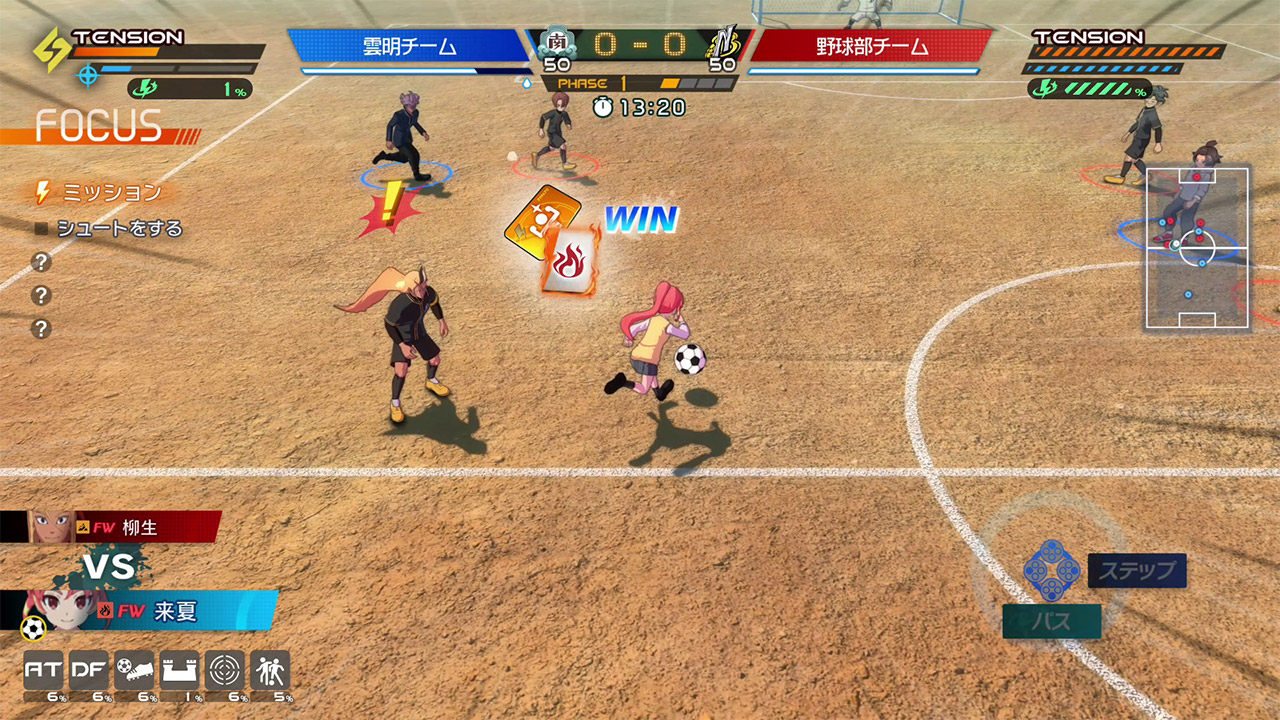Select the castle tower stat icon
The width and height of the screenshot is (1280, 720).
tap(179, 670)
